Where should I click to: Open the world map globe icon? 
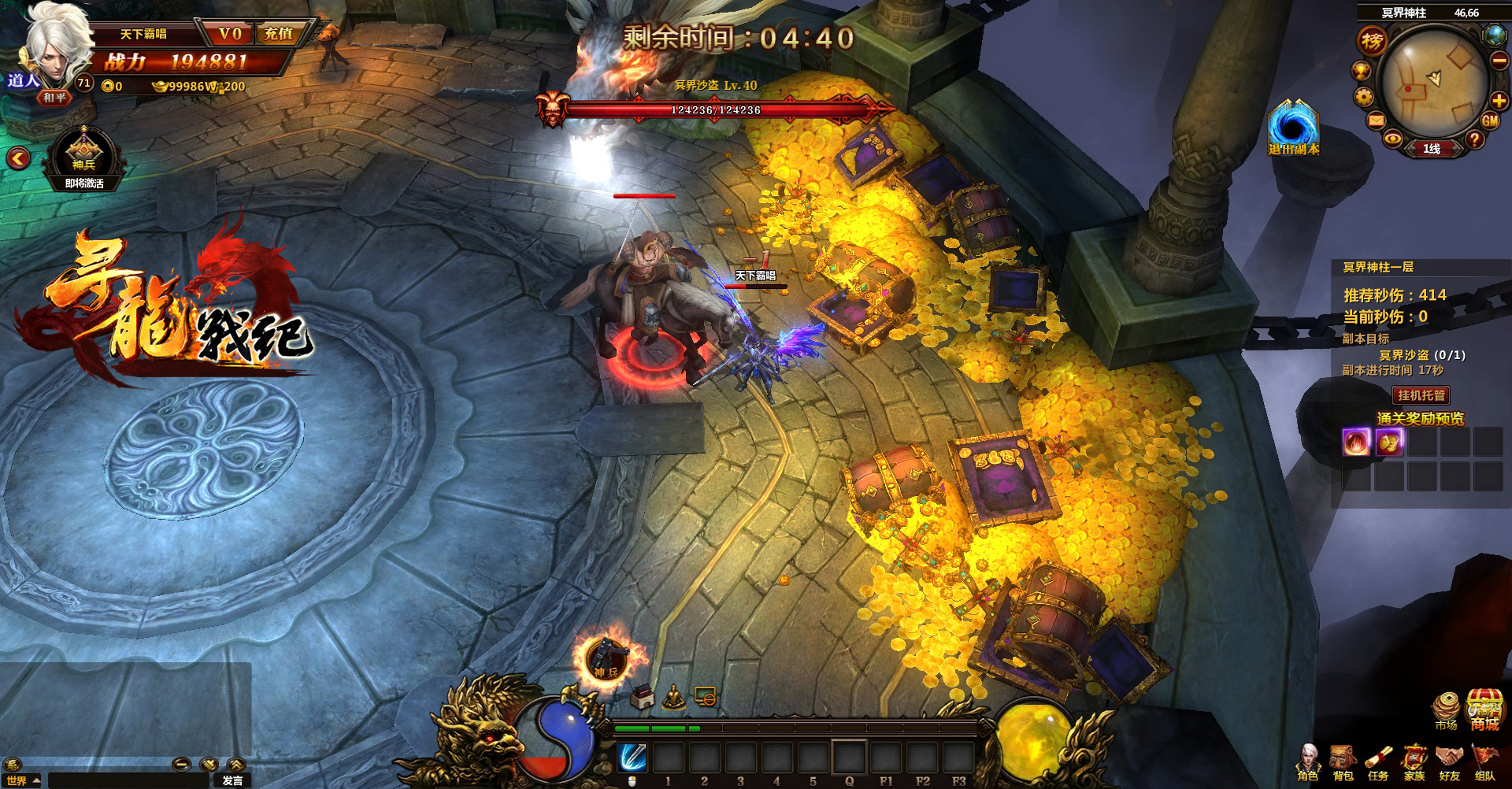(x=1494, y=35)
